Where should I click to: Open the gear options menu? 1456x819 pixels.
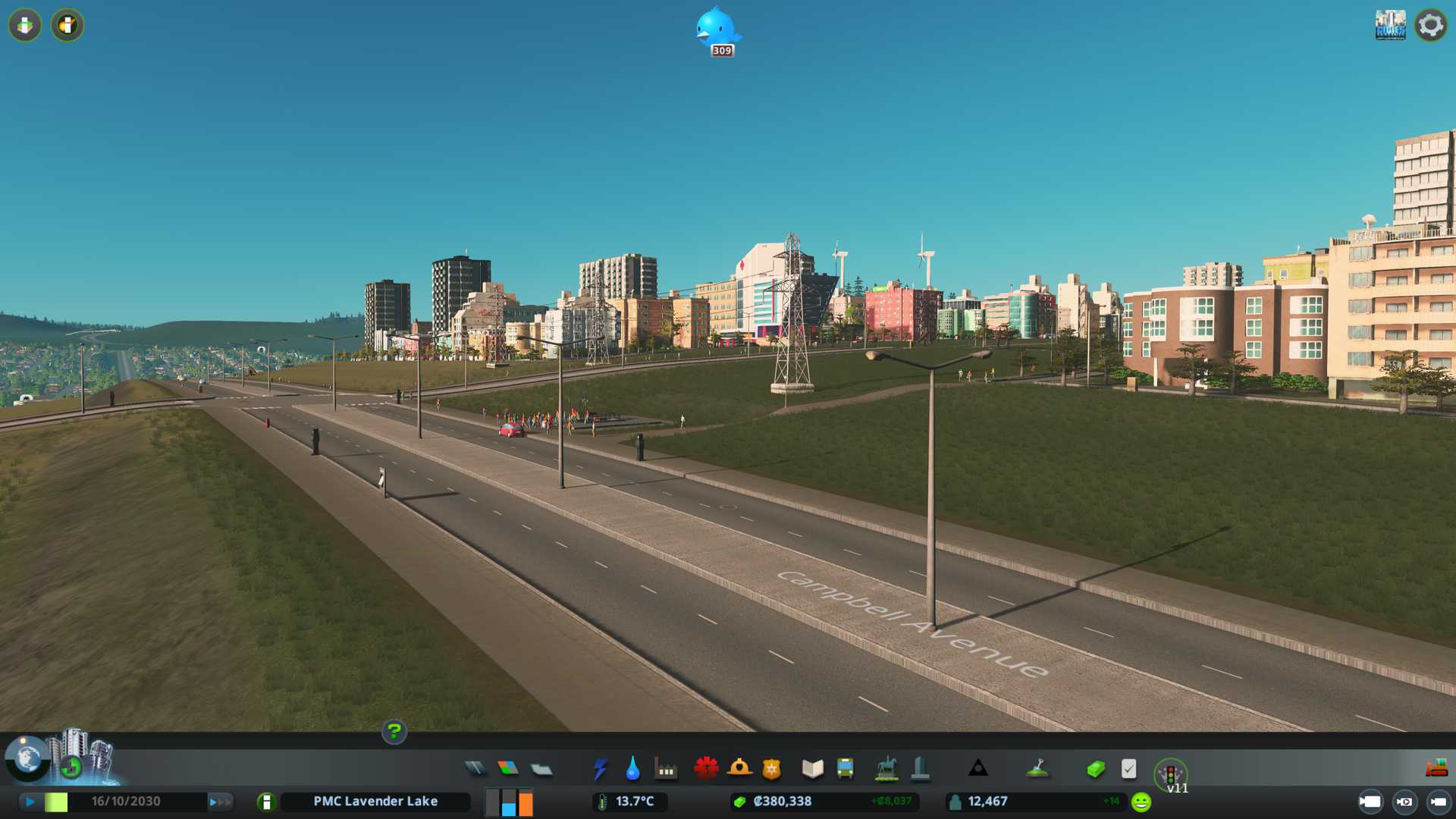coord(1430,25)
